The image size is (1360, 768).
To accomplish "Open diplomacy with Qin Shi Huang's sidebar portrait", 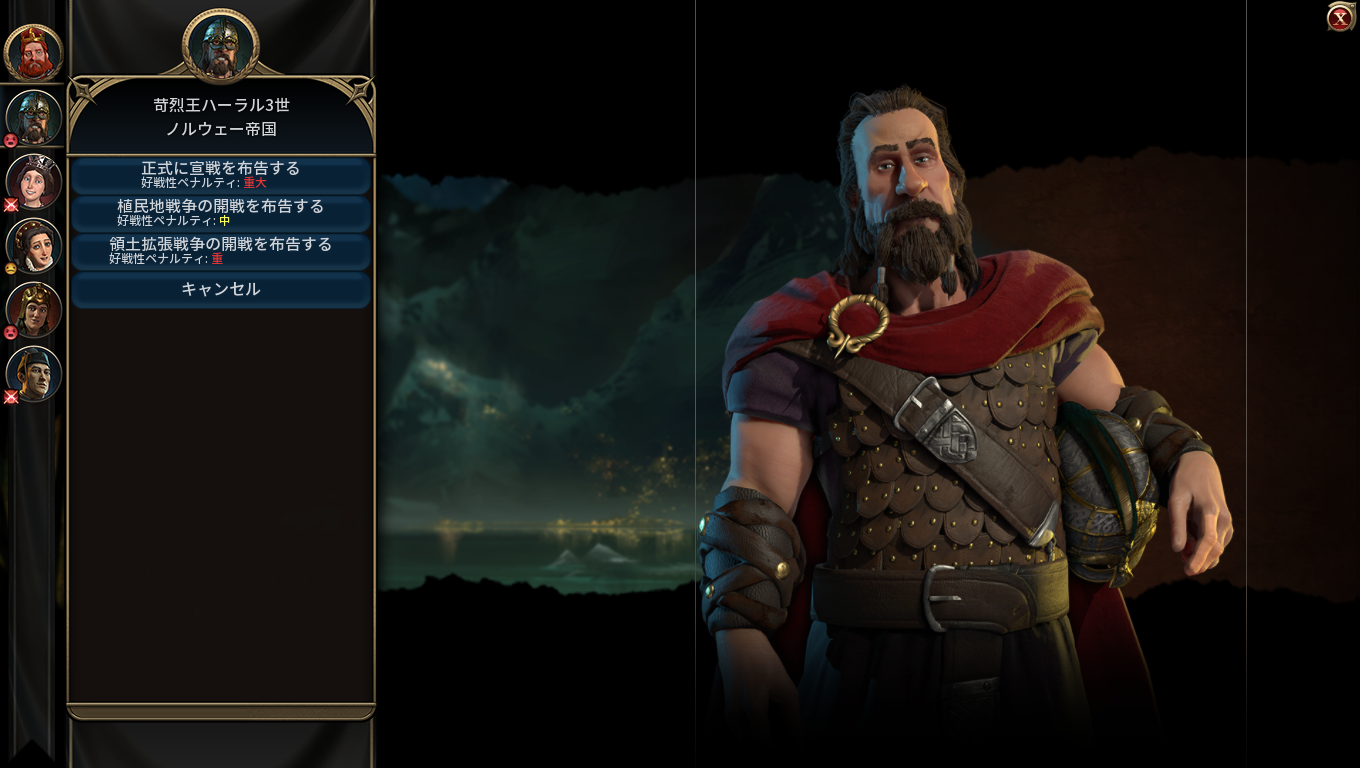I will [x=33, y=373].
